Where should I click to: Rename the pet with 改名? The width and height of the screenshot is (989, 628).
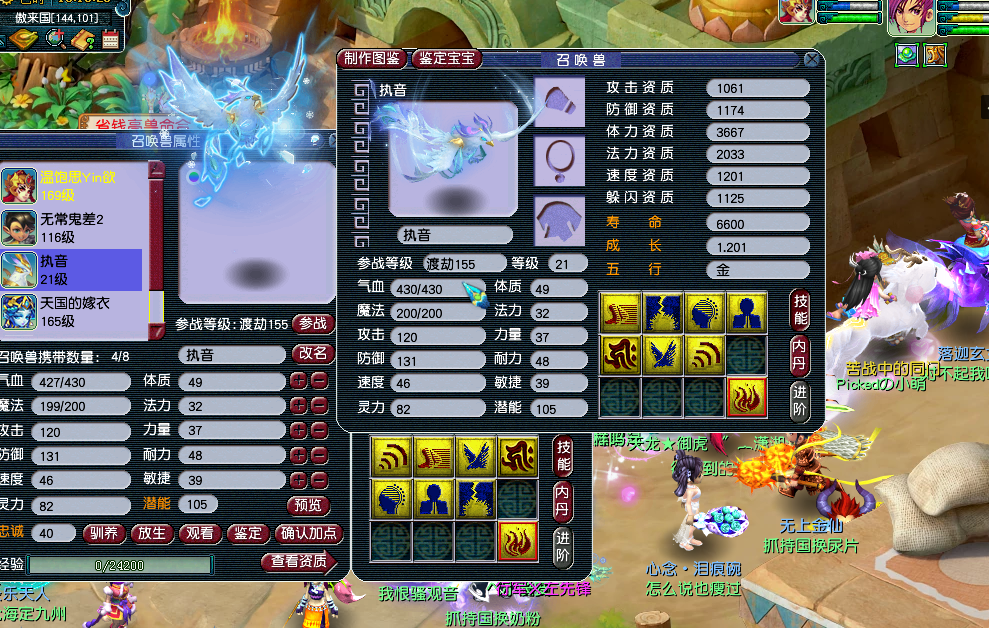coord(313,354)
